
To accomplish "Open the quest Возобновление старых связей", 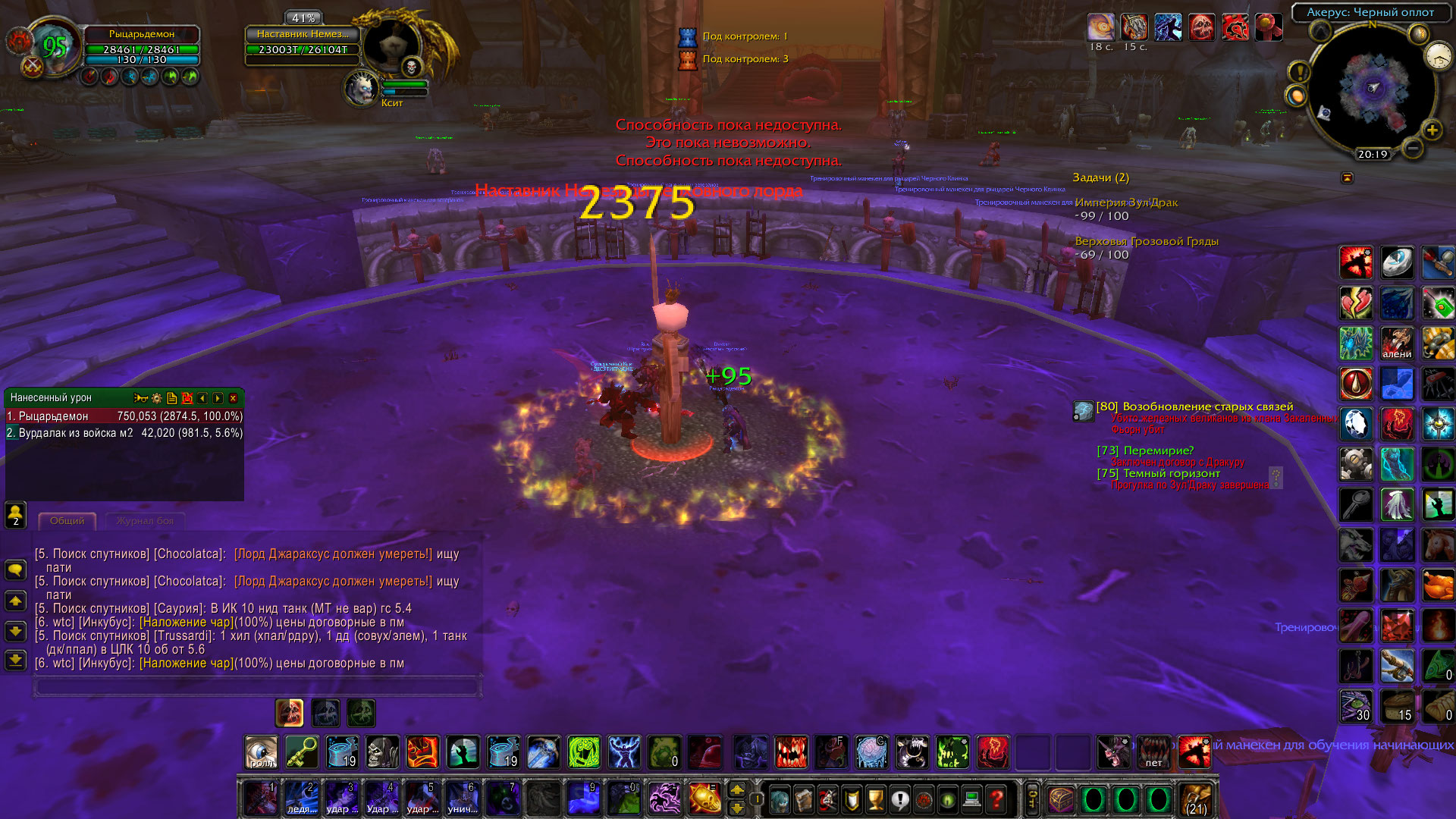I will (1207, 406).
